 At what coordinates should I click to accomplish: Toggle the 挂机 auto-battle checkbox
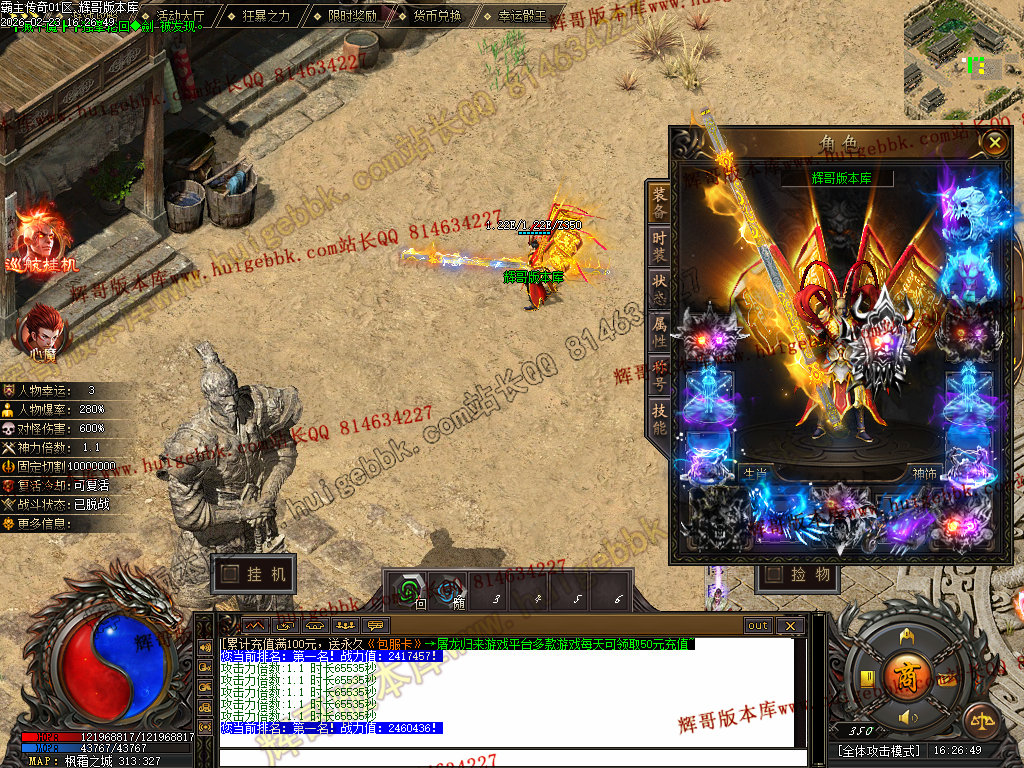click(x=231, y=574)
